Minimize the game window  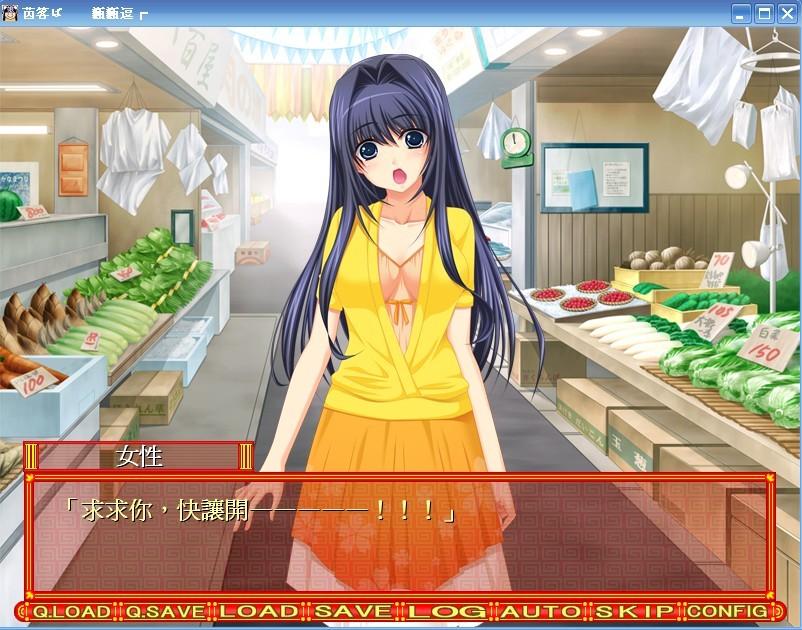click(x=741, y=14)
